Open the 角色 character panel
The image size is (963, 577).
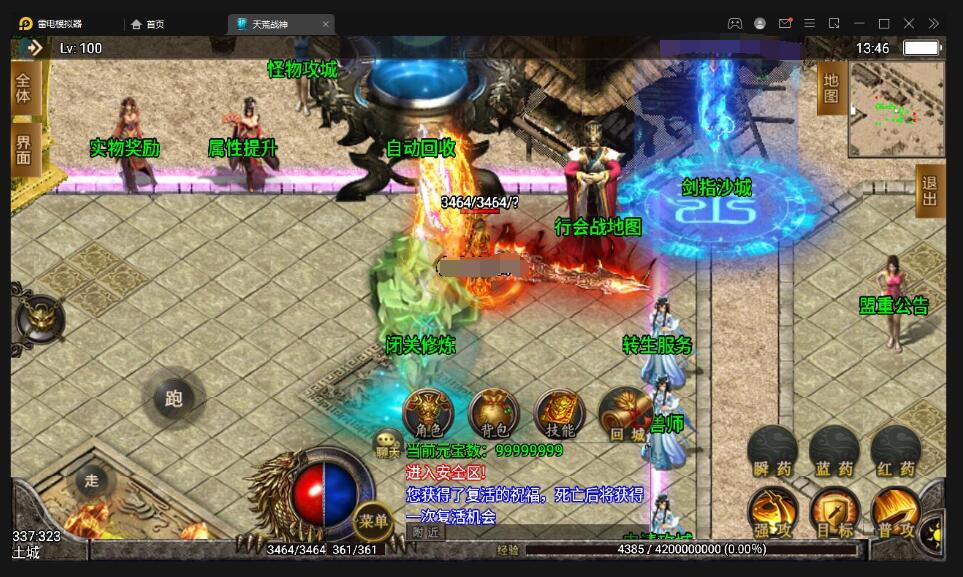point(427,413)
